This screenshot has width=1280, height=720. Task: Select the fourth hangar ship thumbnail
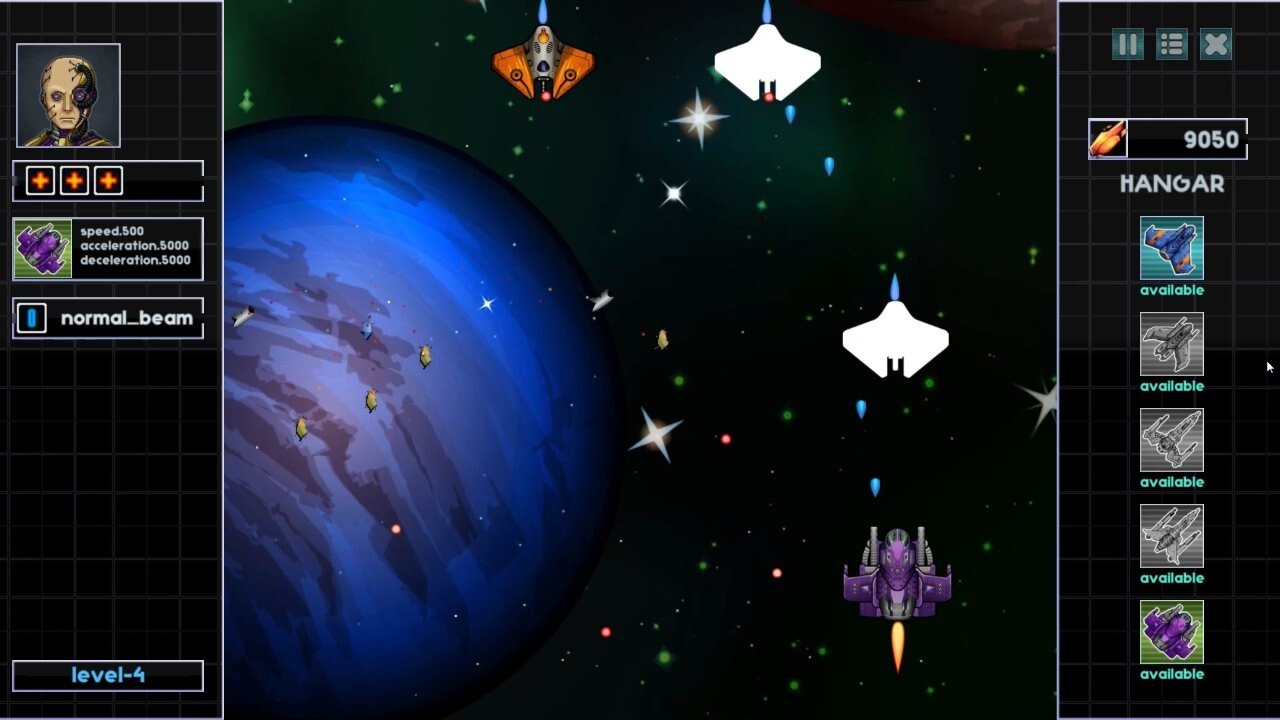(x=1171, y=538)
